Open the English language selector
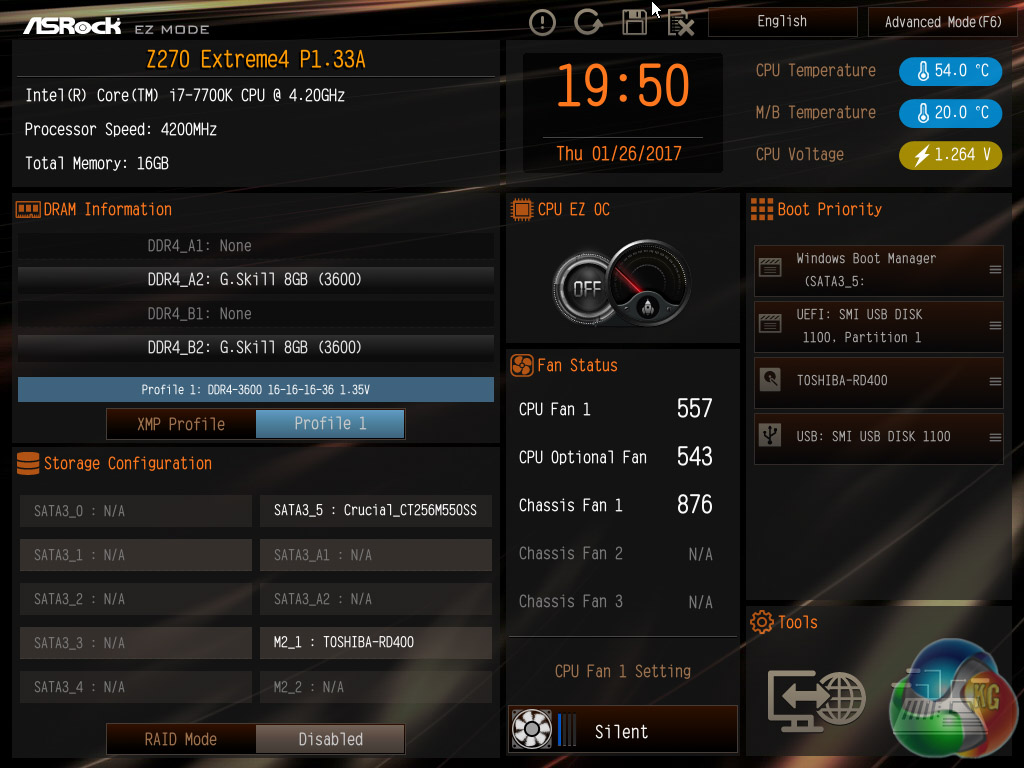Viewport: 1024px width, 768px height. [782, 22]
